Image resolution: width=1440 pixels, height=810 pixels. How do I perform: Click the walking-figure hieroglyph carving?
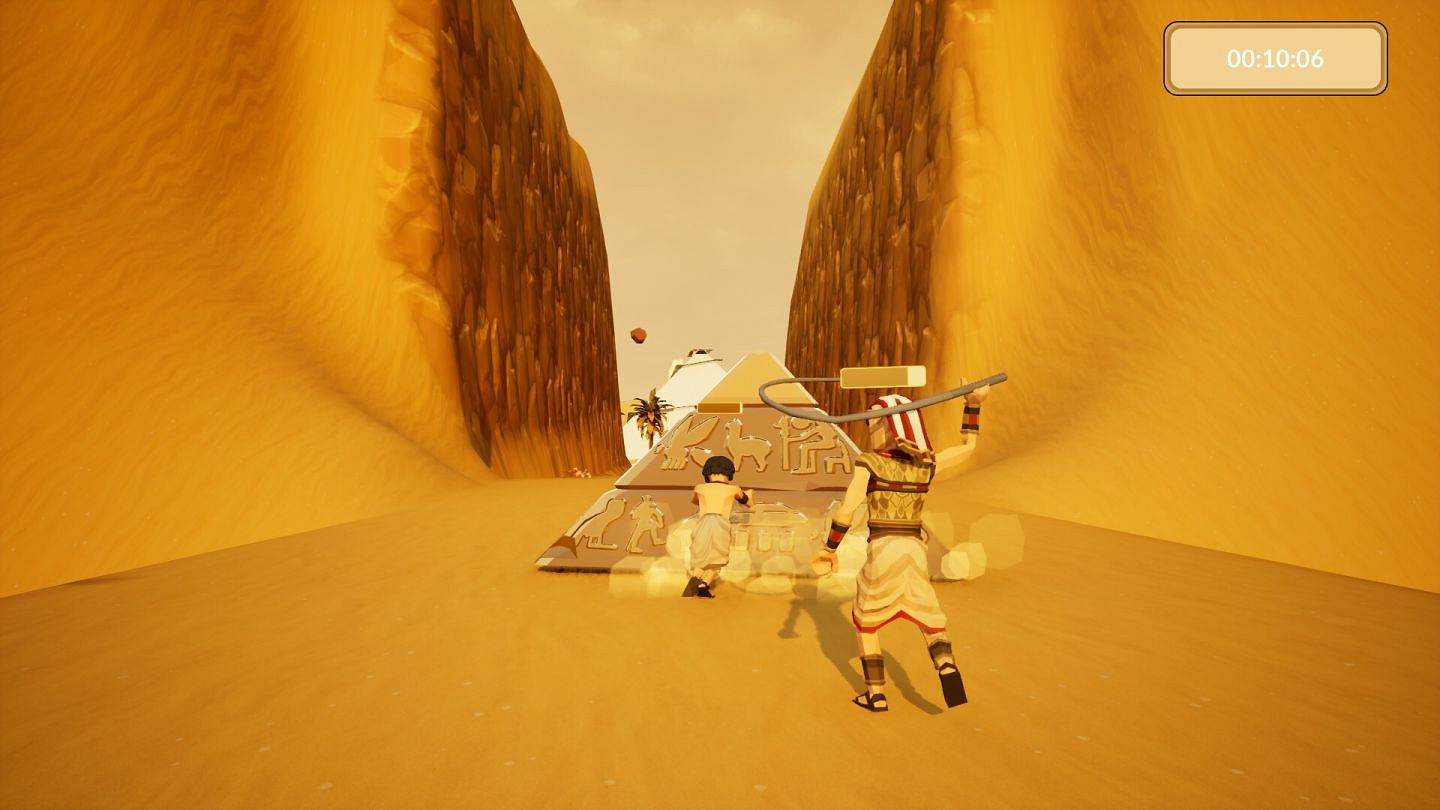tap(646, 525)
